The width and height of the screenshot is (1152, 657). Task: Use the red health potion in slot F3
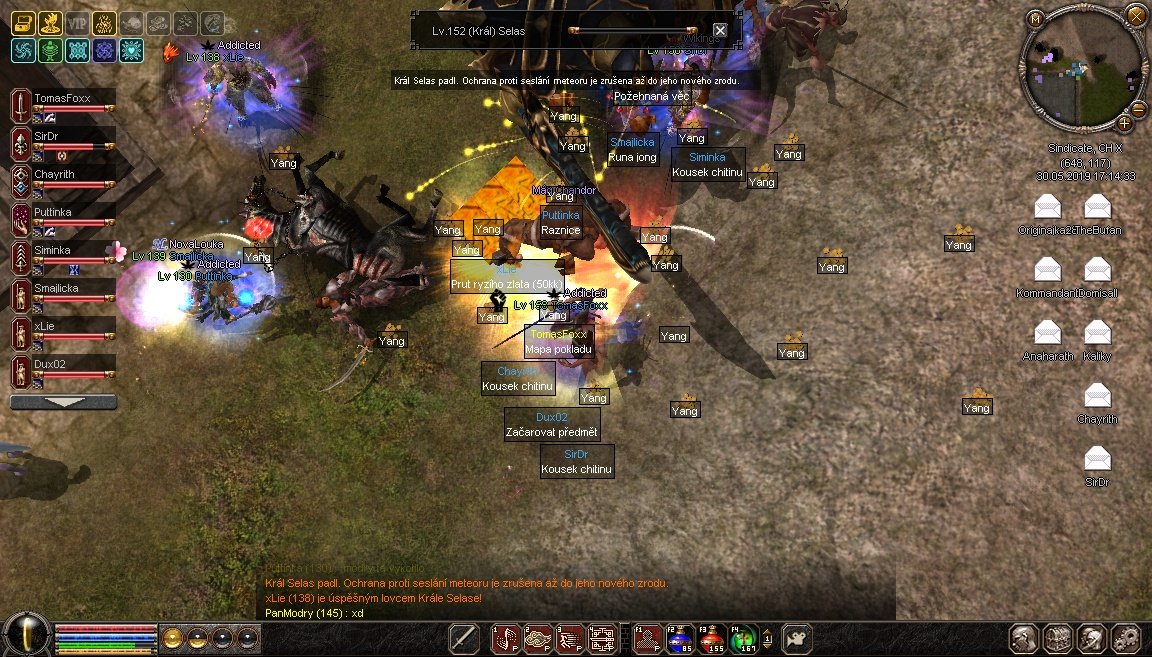click(x=711, y=638)
